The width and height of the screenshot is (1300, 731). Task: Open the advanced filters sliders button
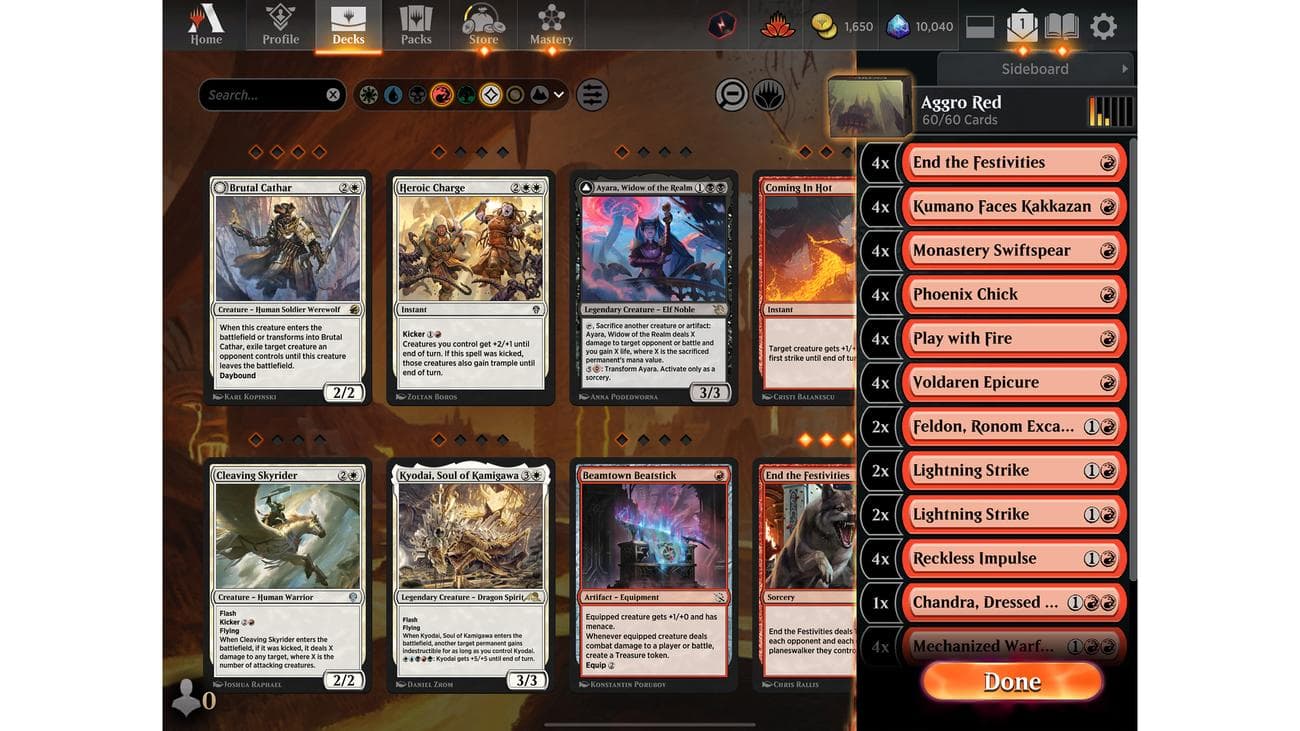click(592, 95)
